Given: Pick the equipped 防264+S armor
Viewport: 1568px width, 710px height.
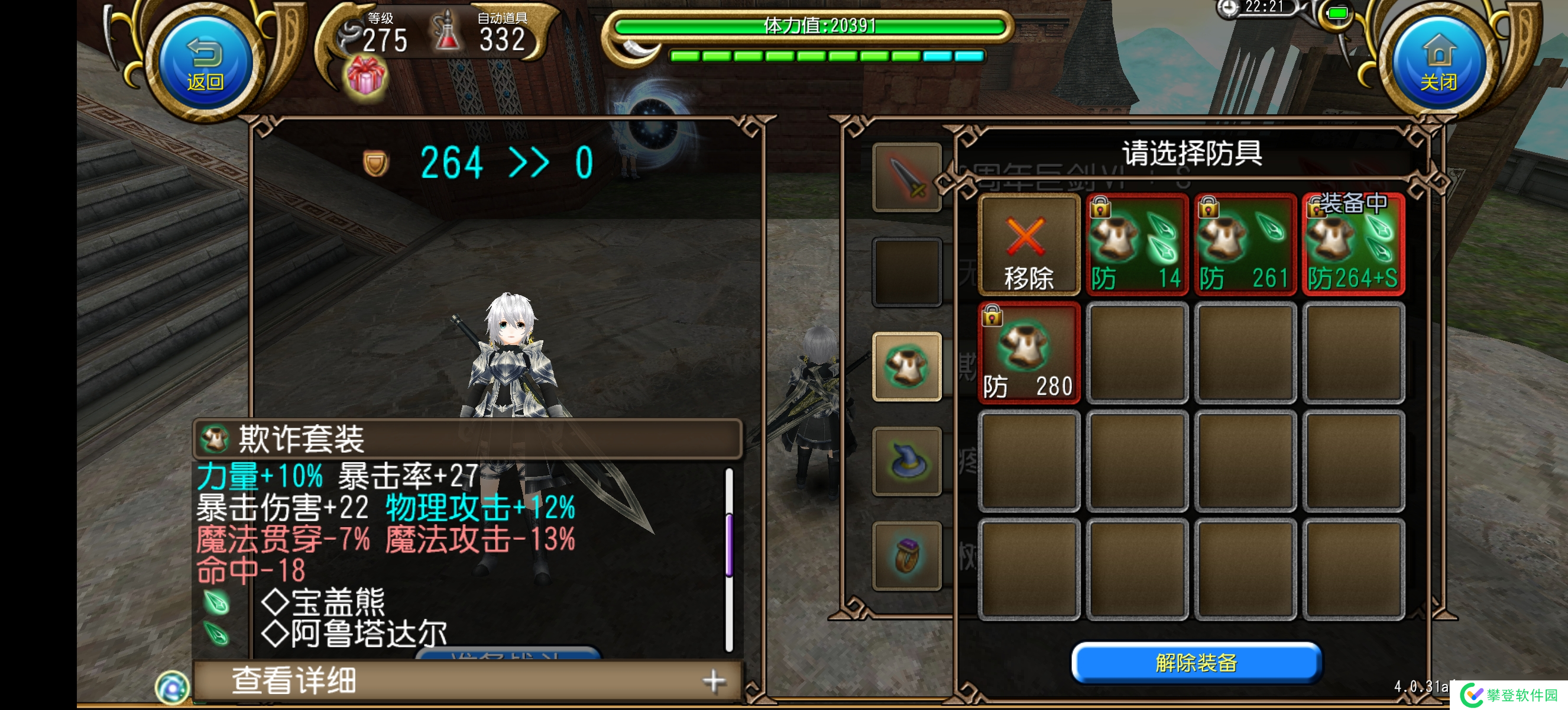Looking at the screenshot, I should [x=1353, y=246].
